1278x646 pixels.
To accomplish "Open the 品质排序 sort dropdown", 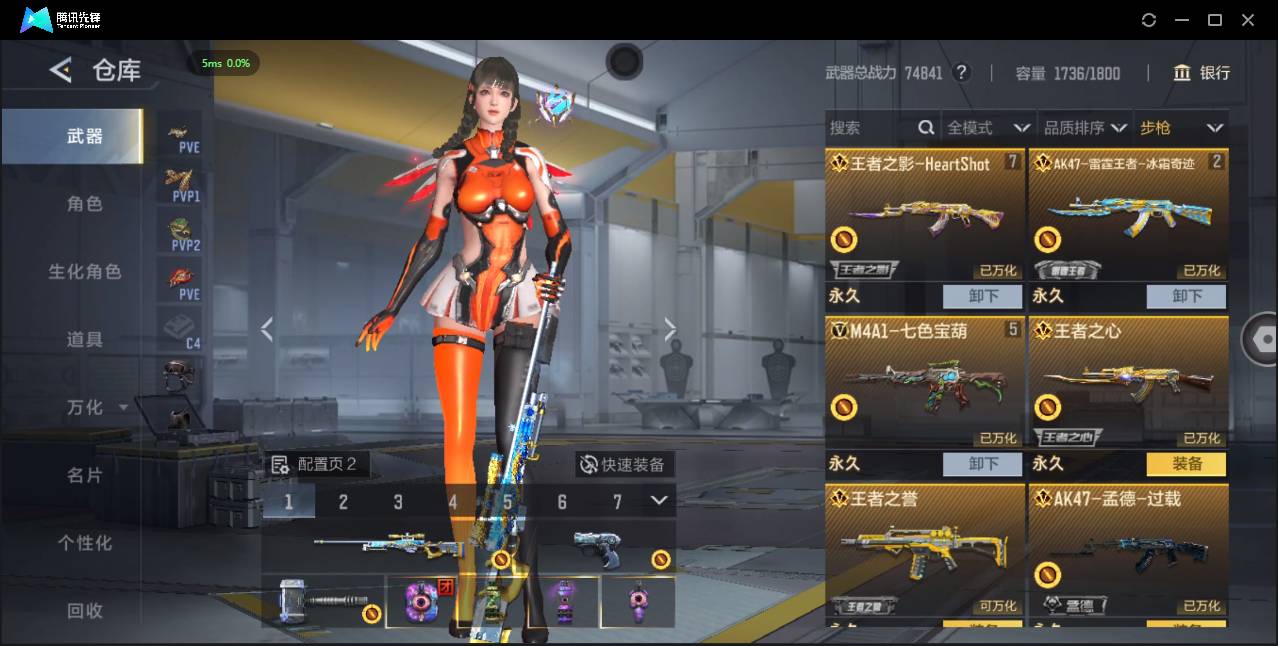I will [1085, 128].
